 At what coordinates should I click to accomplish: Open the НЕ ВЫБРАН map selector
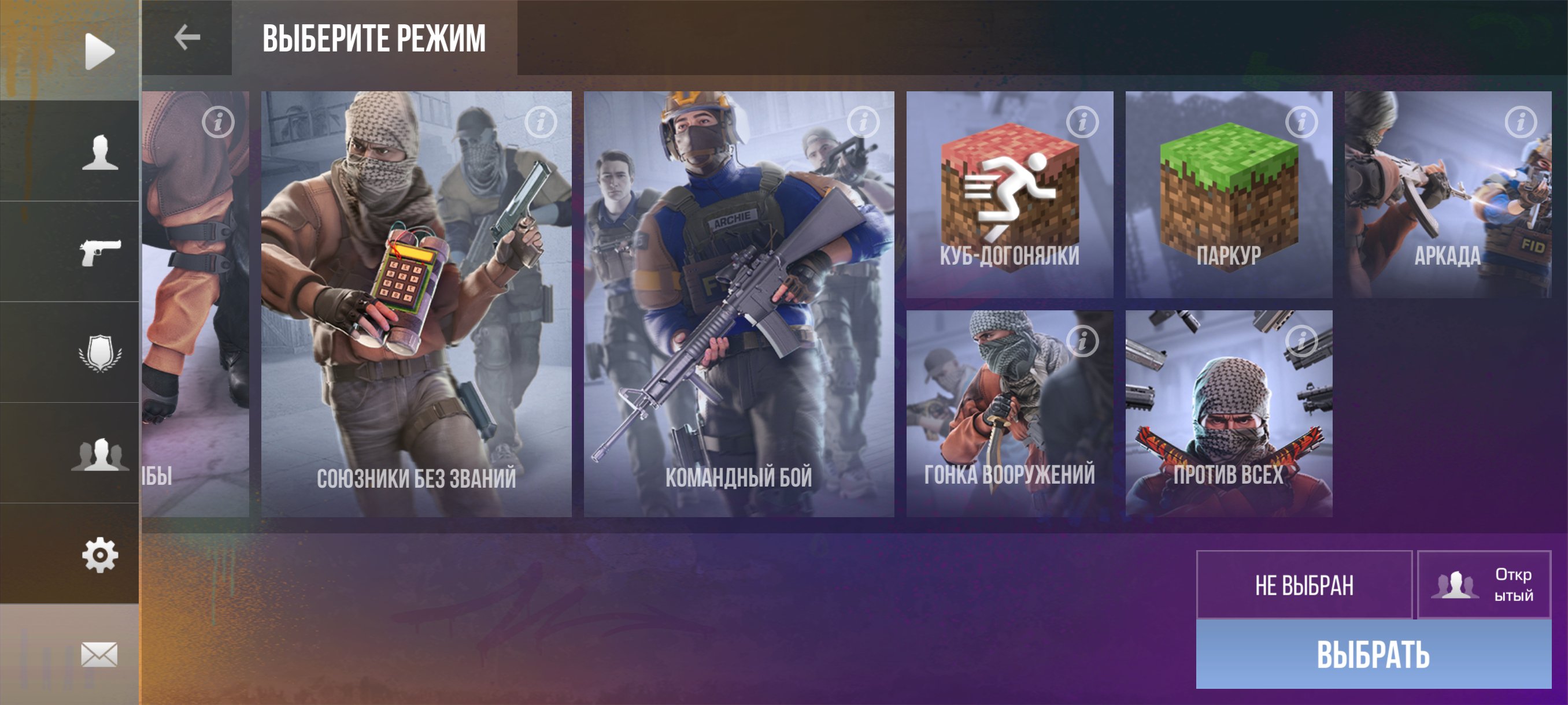click(1304, 587)
